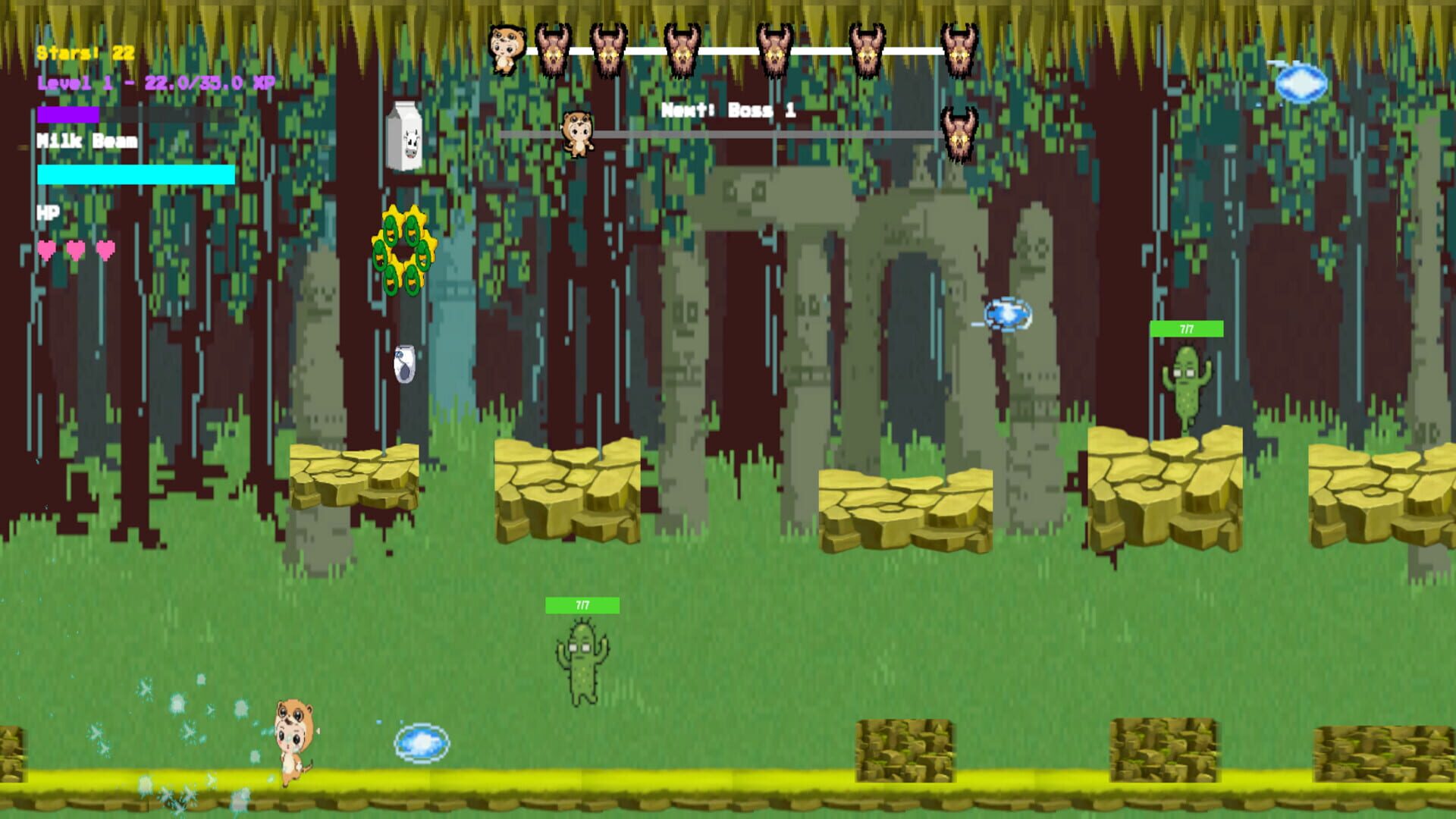
Task: Click the 7/7 health bar above the lower cactus
Action: (582, 604)
